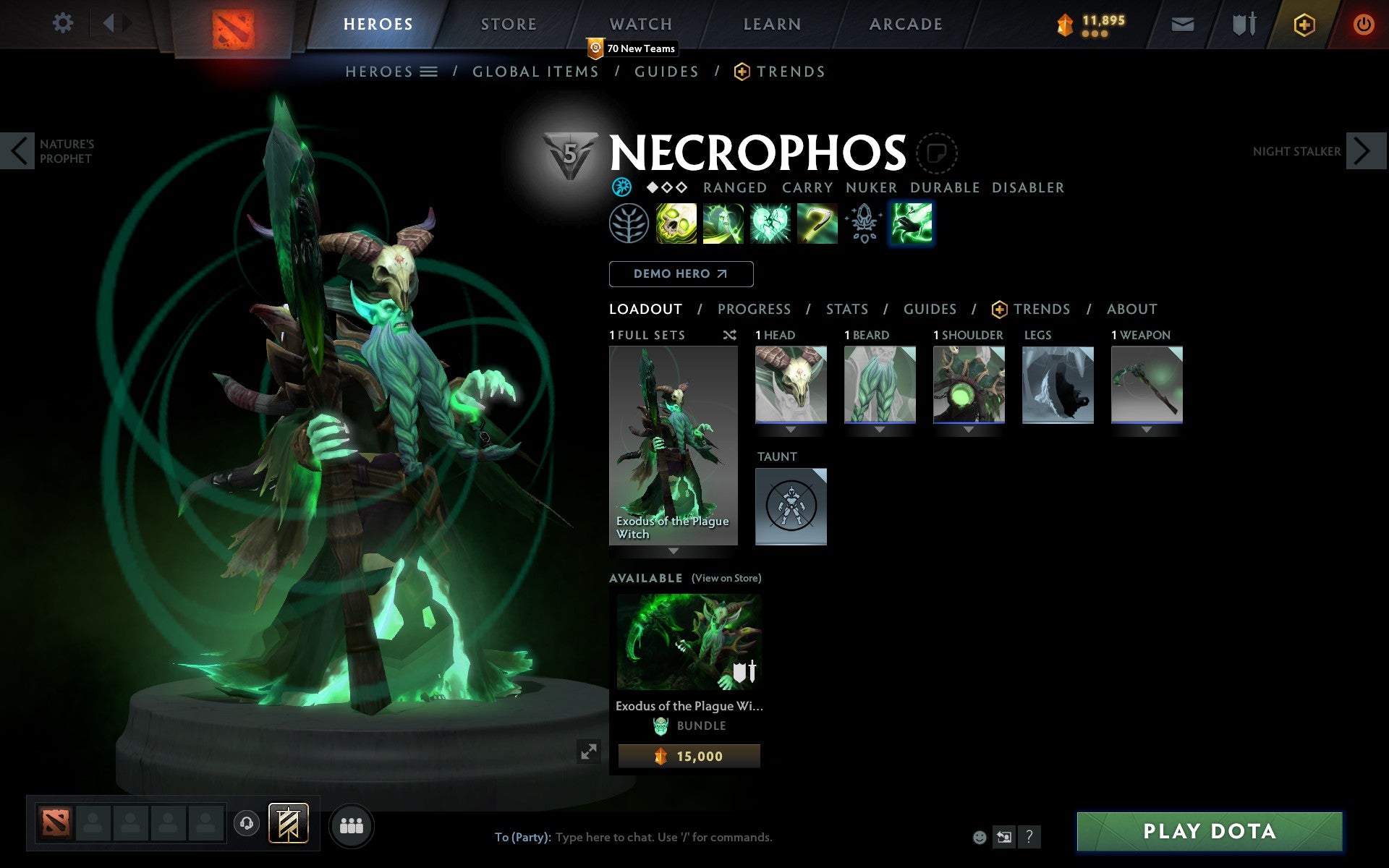Open the notifications mail icon
The height and width of the screenshot is (868, 1389).
click(x=1182, y=23)
